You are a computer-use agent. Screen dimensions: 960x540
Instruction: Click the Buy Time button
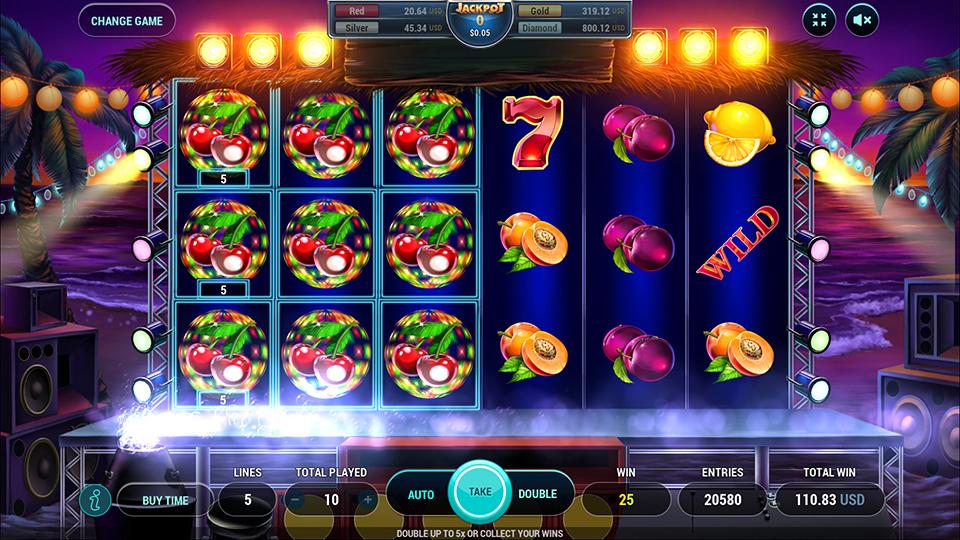tap(165, 499)
